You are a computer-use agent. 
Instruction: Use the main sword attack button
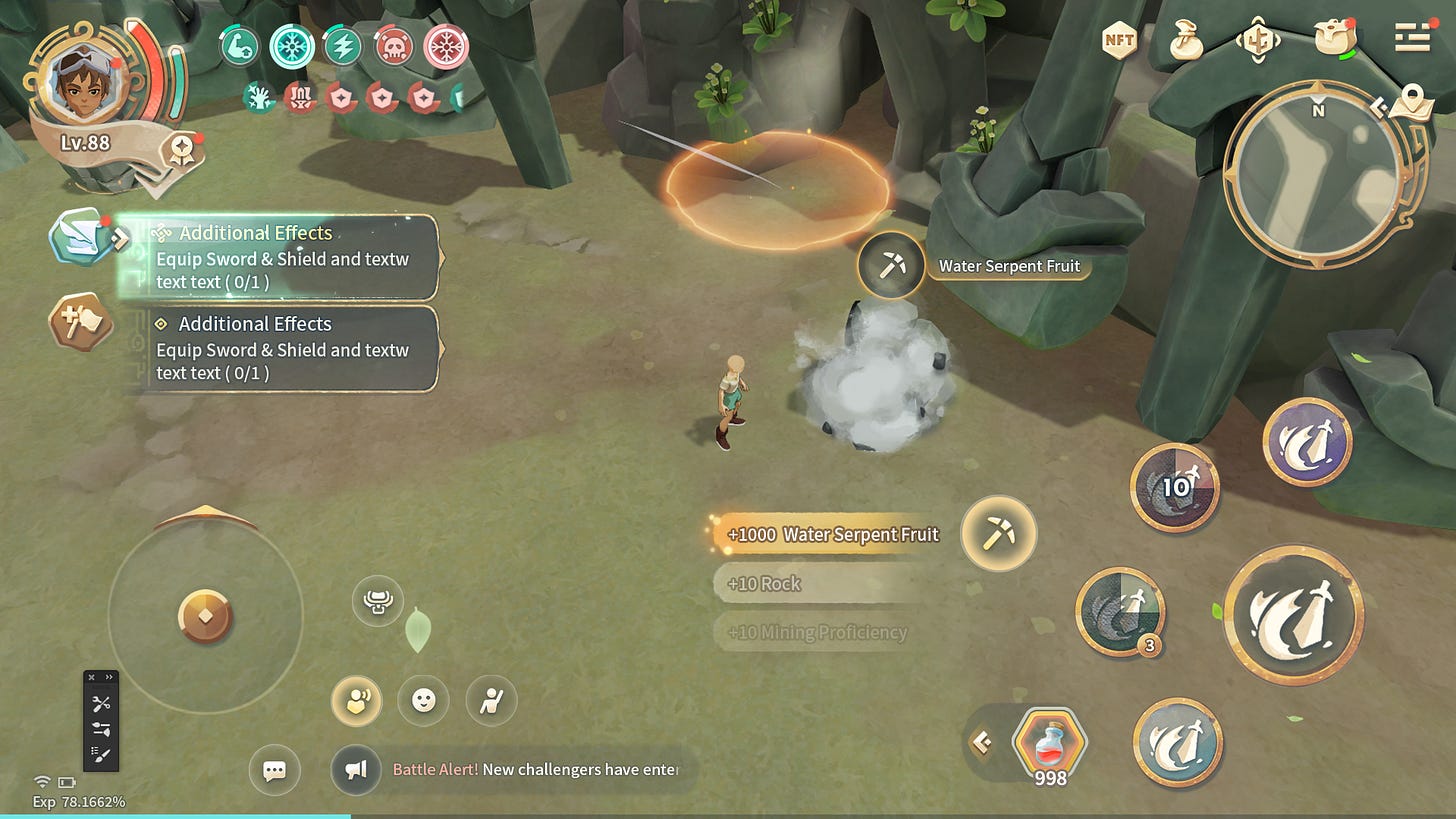(1293, 614)
